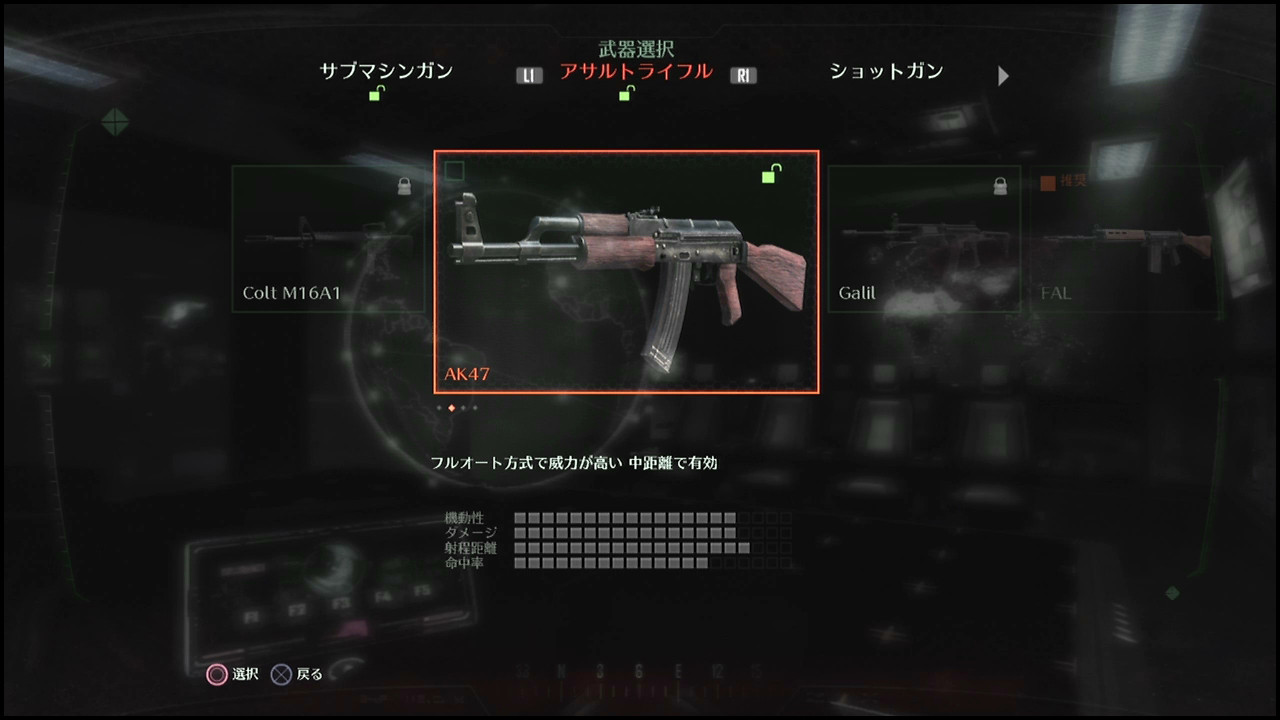
Task: Click the R1 shoulder button icon
Action: (743, 74)
